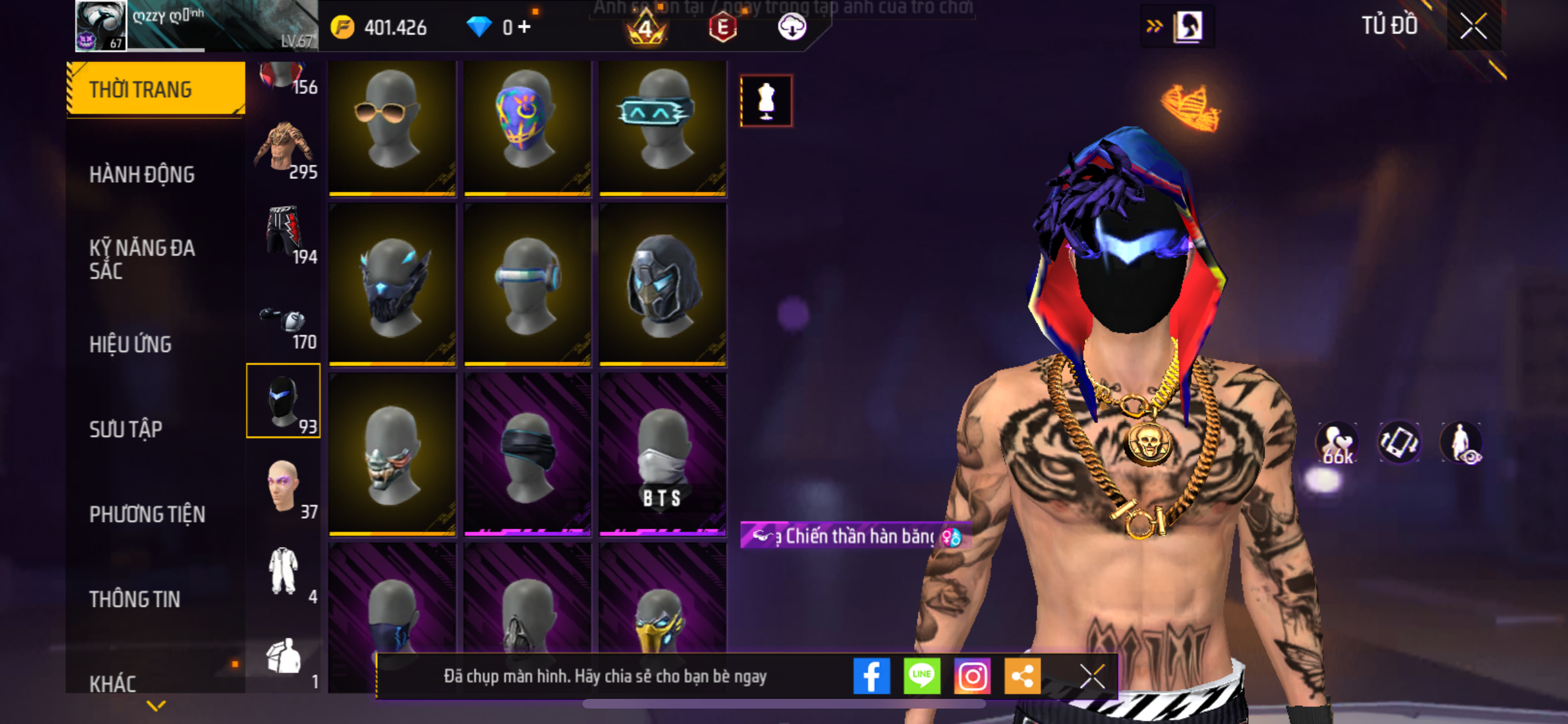Viewport: 1568px width, 724px height.
Task: Switch to the HÀNH ĐỘNG tab
Action: [142, 174]
